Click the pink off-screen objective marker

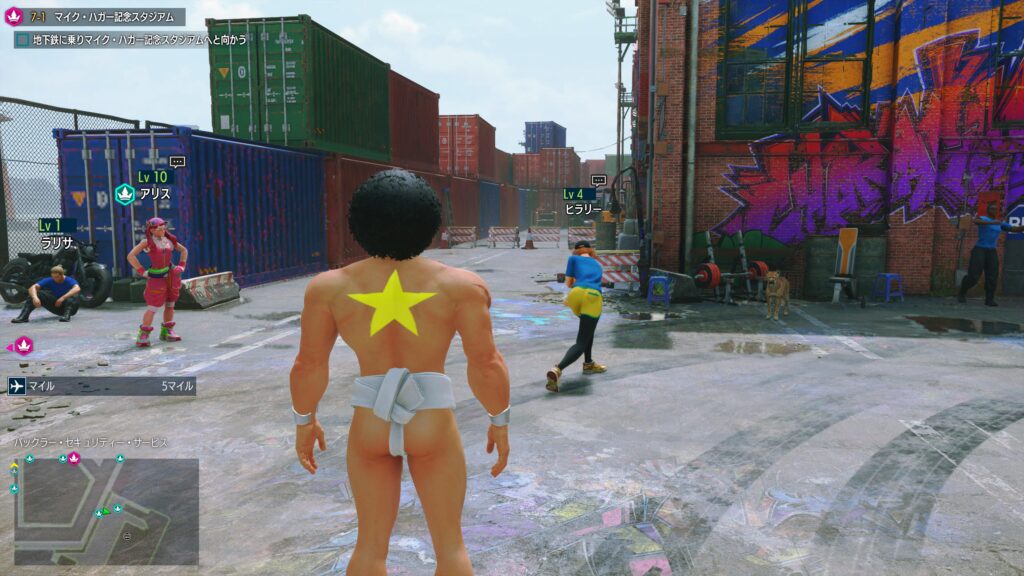click(x=22, y=346)
